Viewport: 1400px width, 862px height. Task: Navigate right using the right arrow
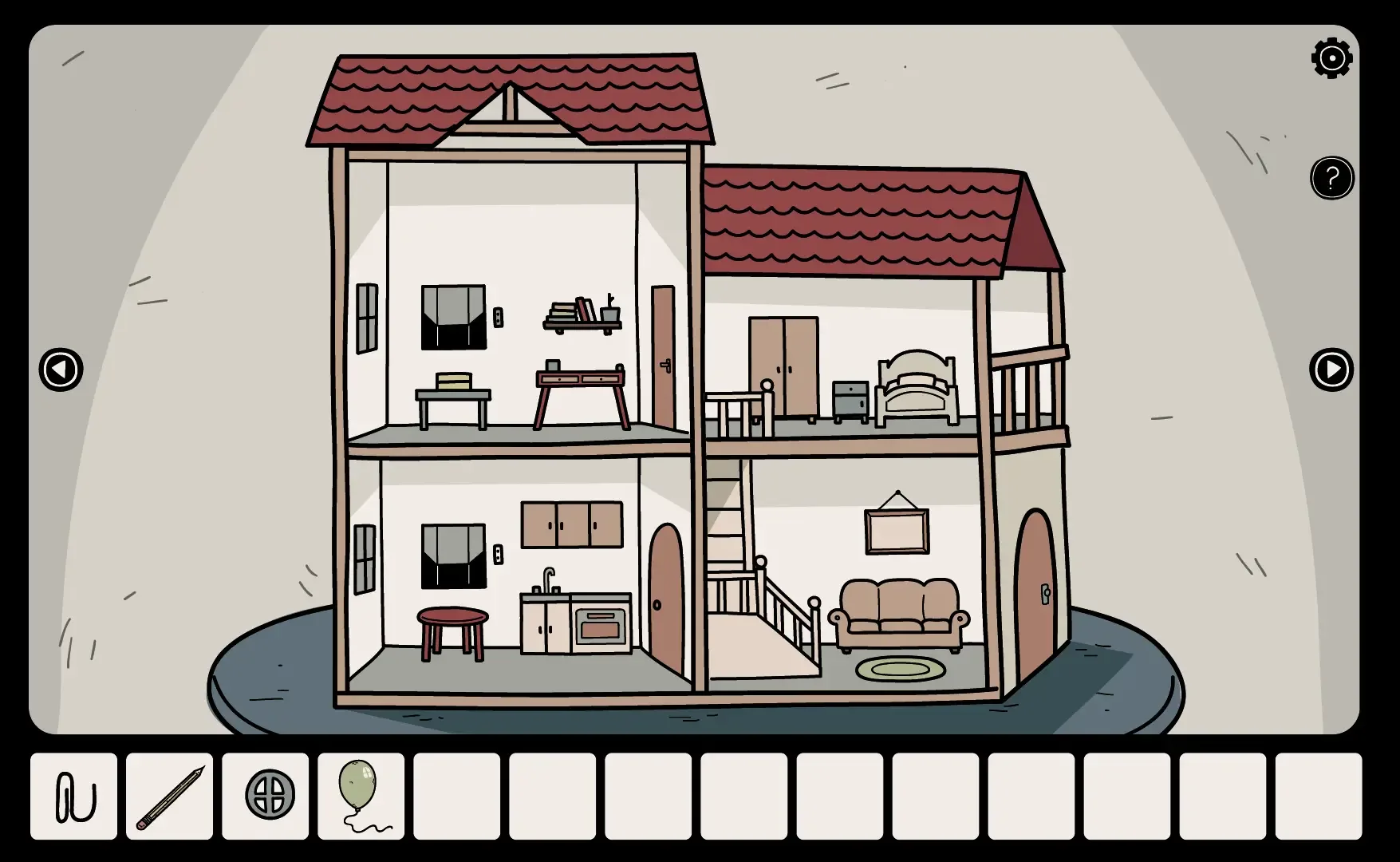point(1331,370)
